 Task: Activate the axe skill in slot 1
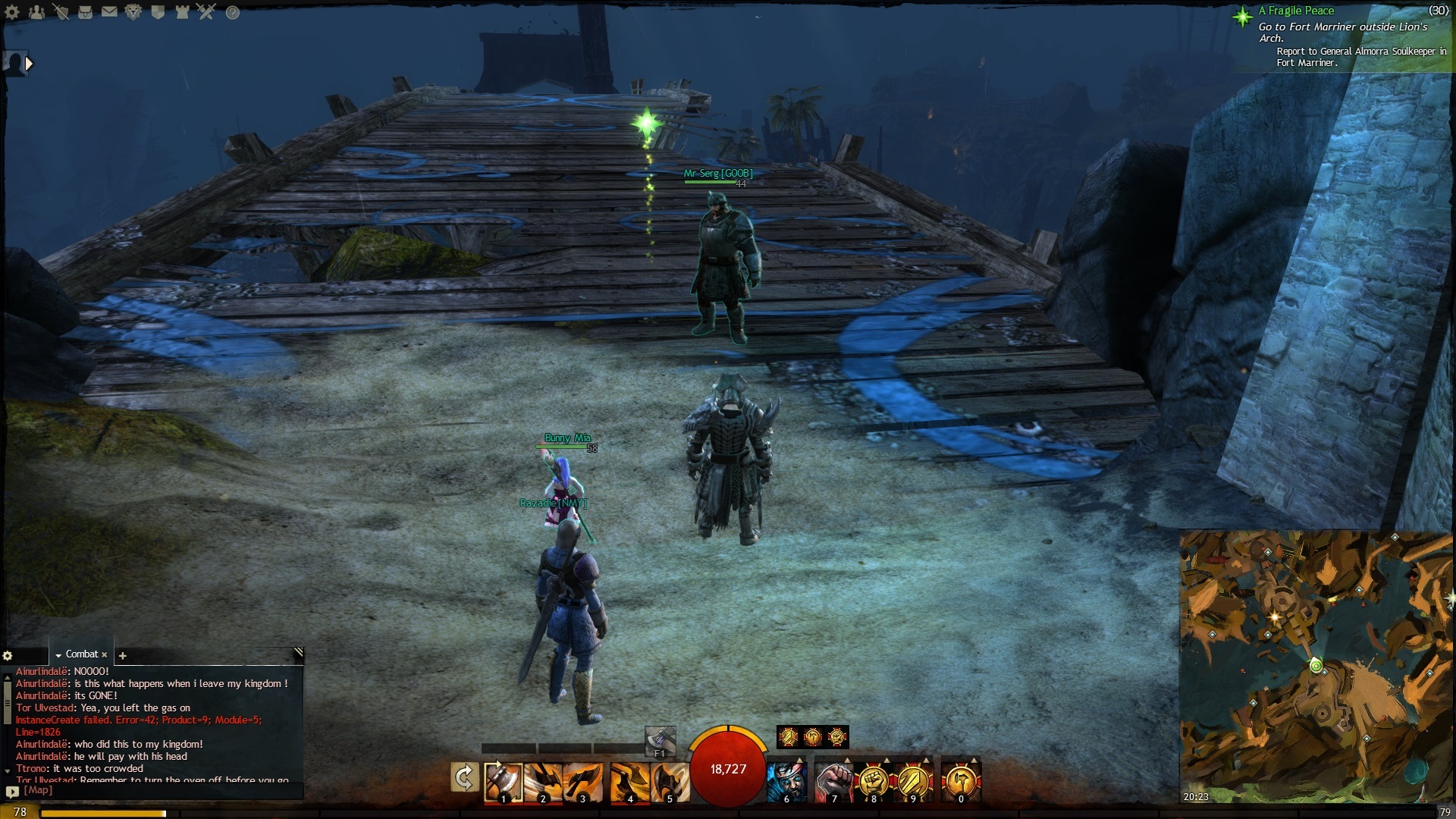504,783
